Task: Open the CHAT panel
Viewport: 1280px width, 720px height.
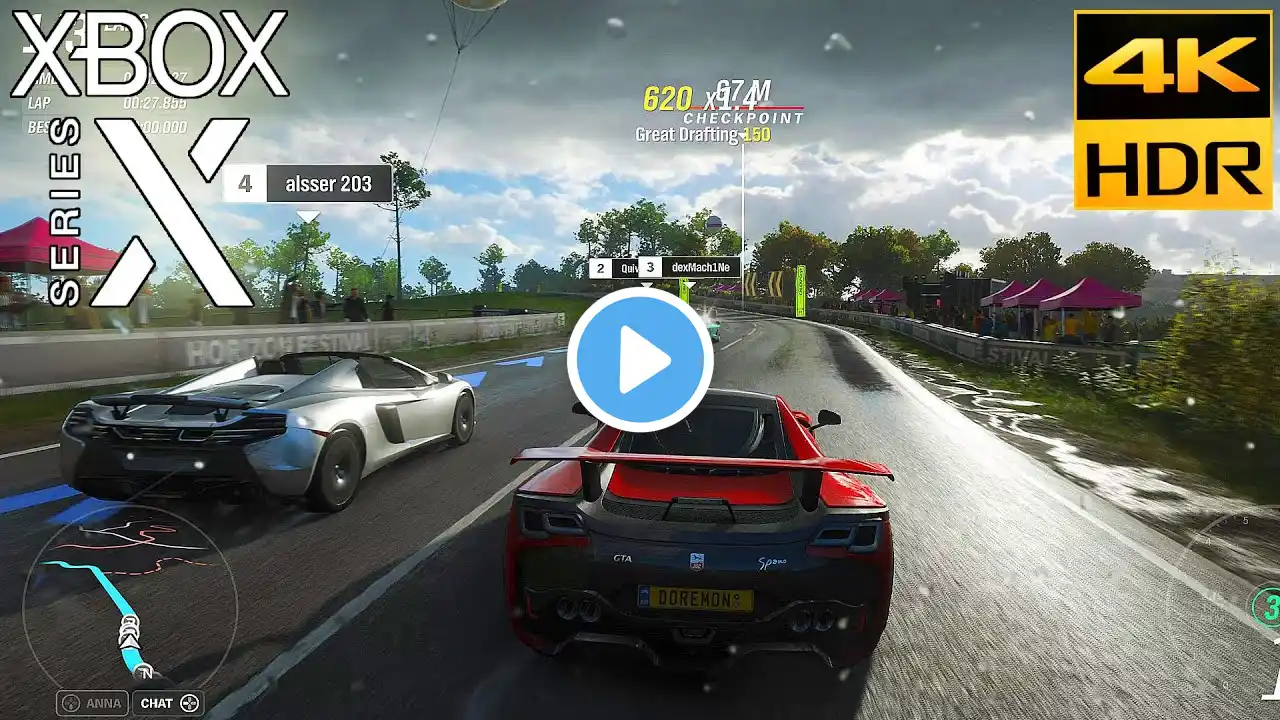Action: 167,703
